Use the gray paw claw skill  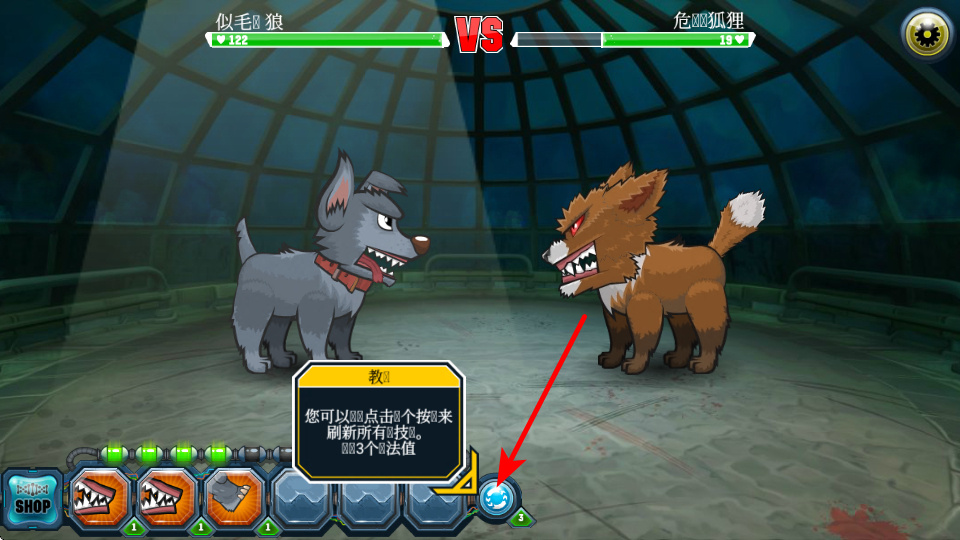point(235,497)
